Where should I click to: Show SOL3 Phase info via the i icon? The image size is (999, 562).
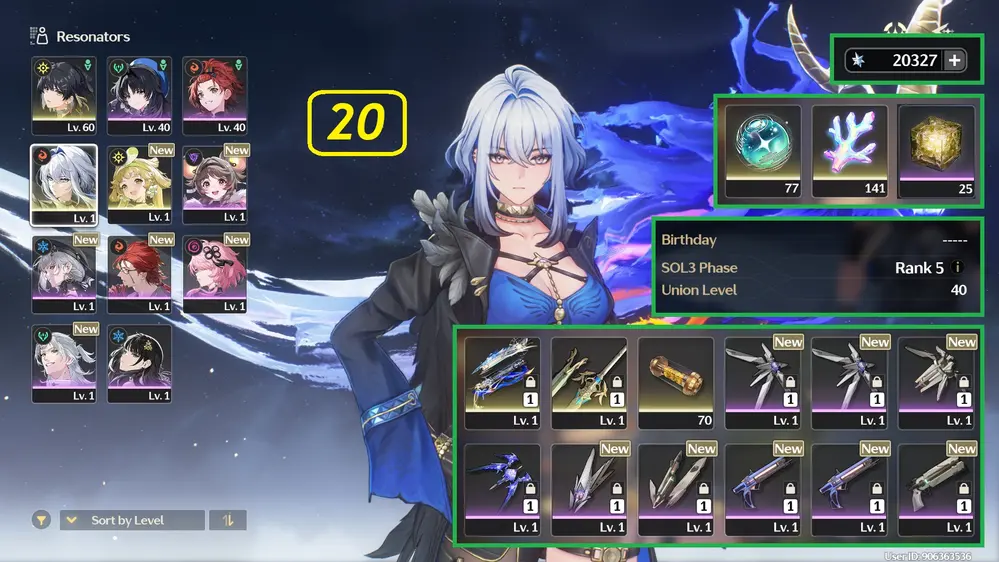(x=958, y=268)
